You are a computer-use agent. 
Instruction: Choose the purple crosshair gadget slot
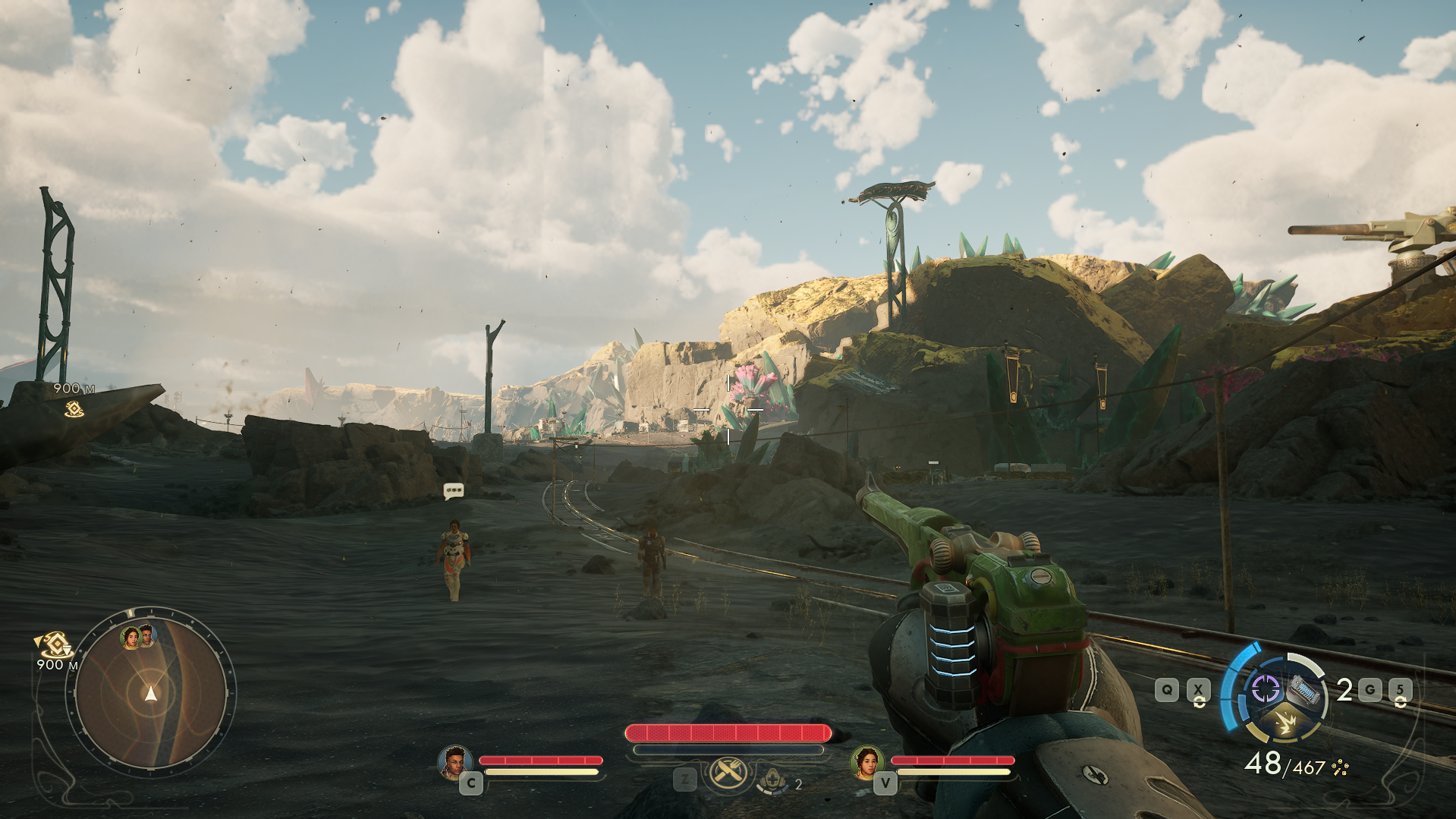click(1265, 689)
